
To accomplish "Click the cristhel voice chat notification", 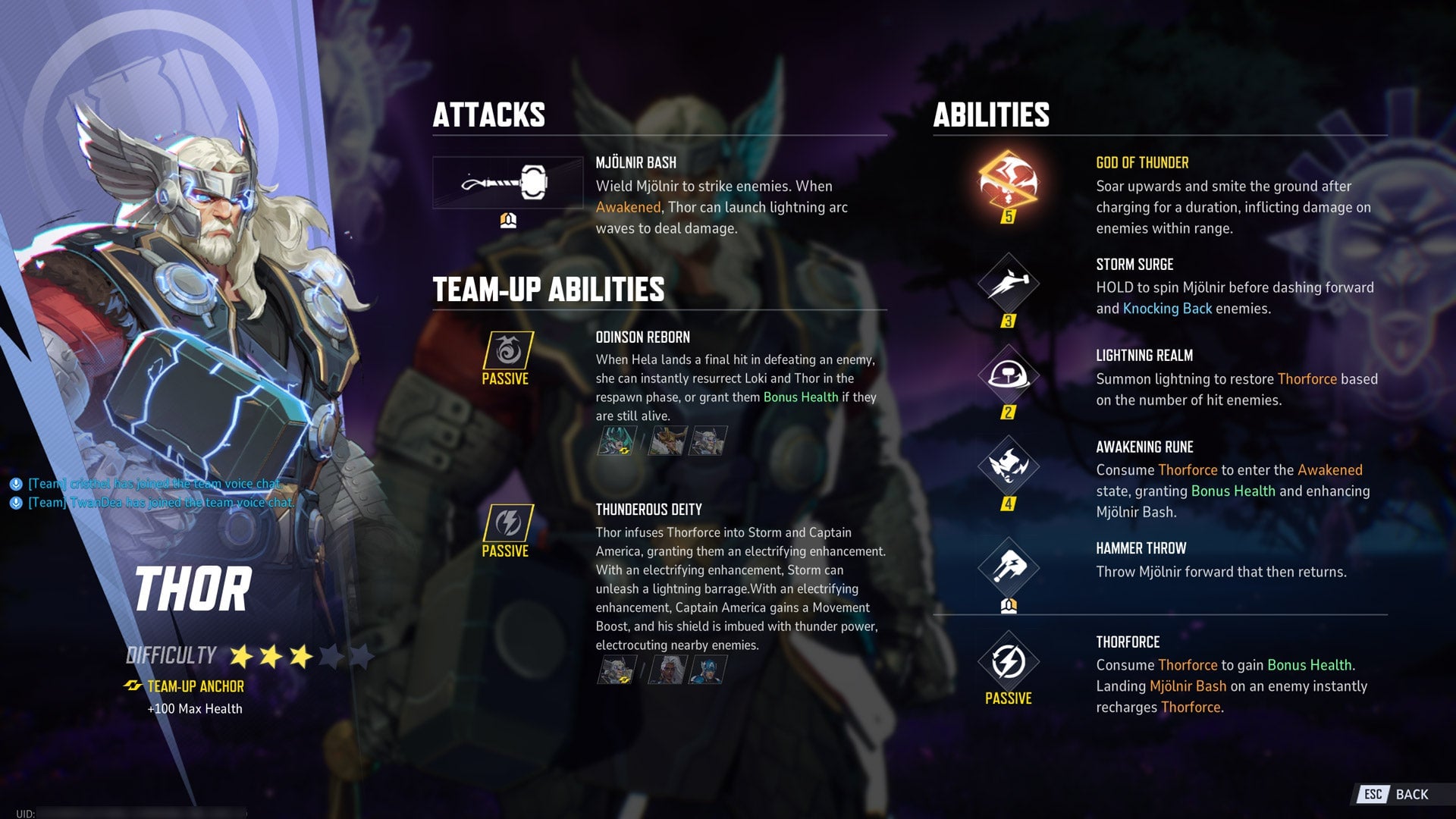I will coord(148,482).
